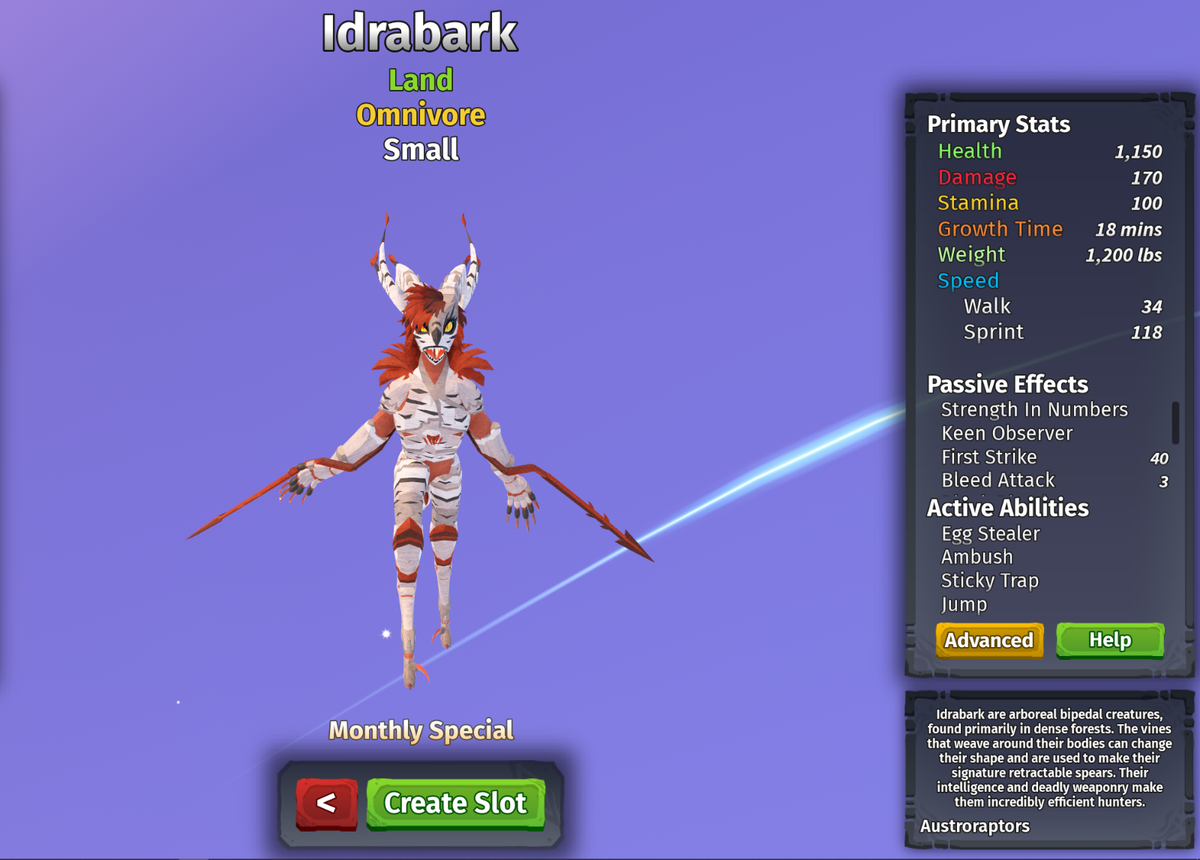Select the Ambush active ability
This screenshot has height=860, width=1200.
pos(977,557)
